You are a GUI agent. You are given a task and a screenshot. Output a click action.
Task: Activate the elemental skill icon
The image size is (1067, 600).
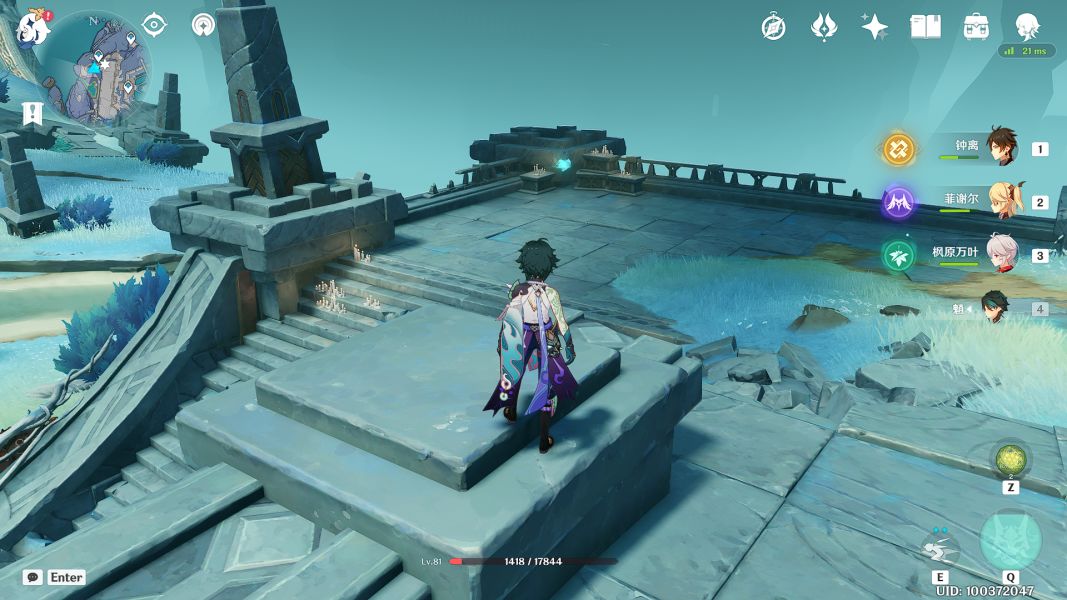pyautogui.click(x=939, y=546)
